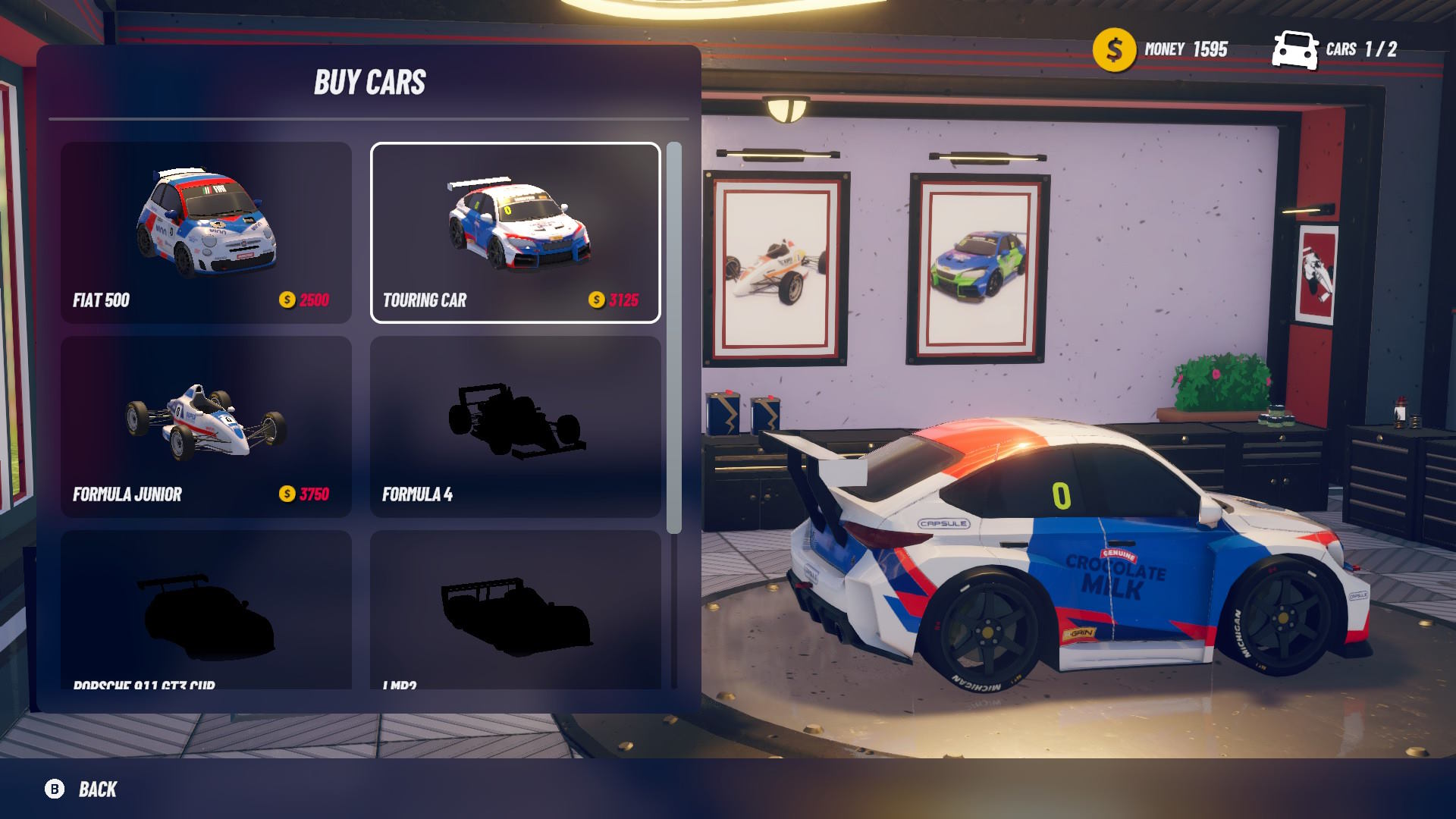Go back using the Back button
Viewport: 1456px width, 819px height.
[x=82, y=789]
